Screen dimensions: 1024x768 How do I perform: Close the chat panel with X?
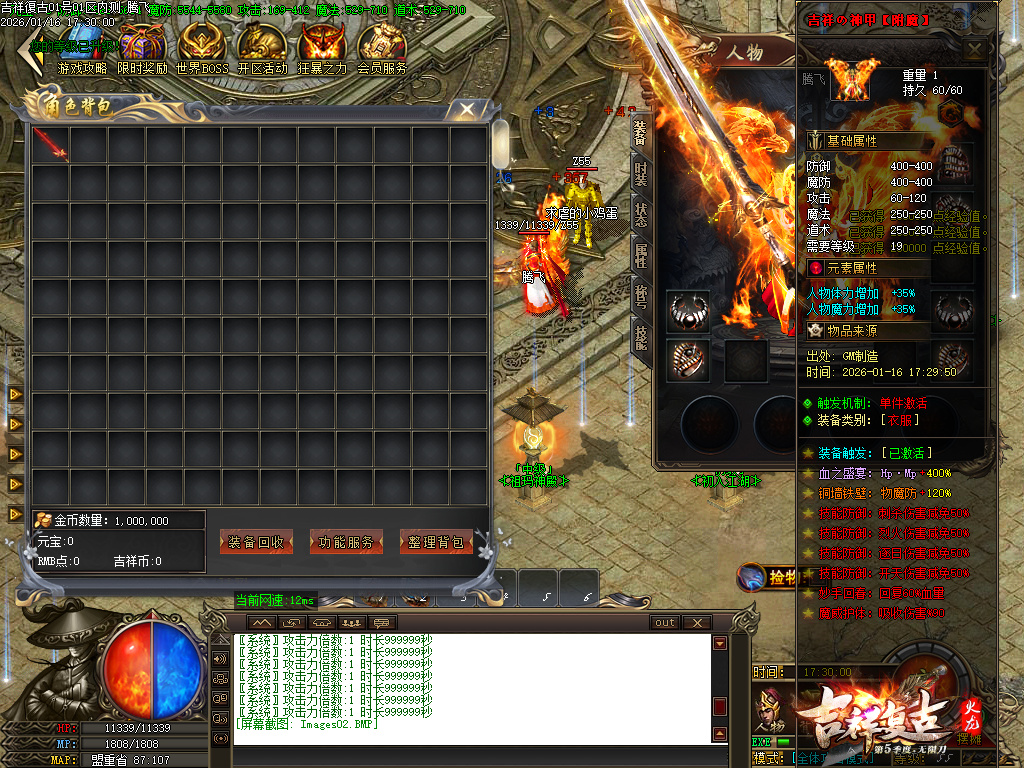point(696,622)
